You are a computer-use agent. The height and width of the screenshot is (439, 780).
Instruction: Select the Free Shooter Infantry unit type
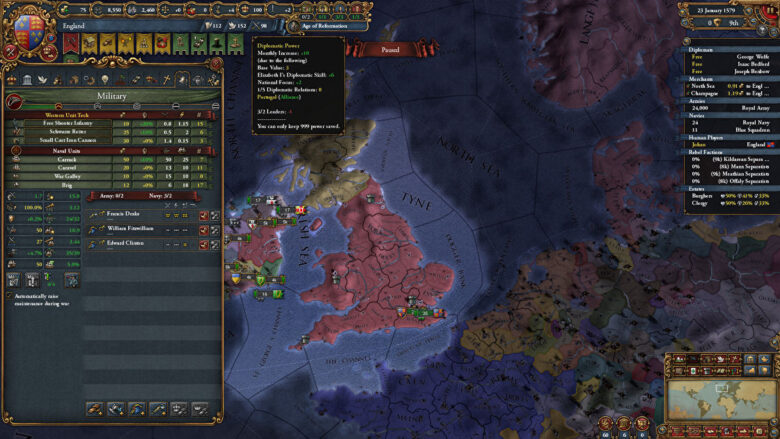[61, 123]
